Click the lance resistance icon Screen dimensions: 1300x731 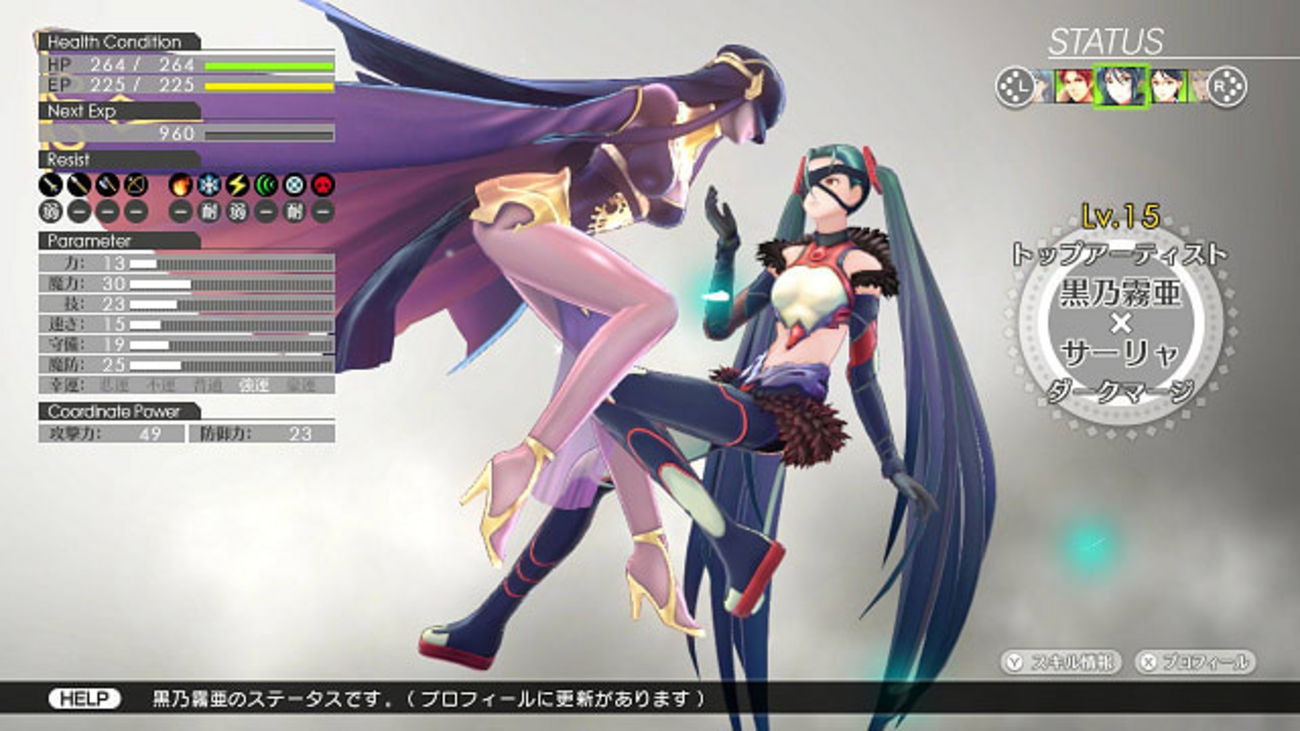(x=79, y=185)
